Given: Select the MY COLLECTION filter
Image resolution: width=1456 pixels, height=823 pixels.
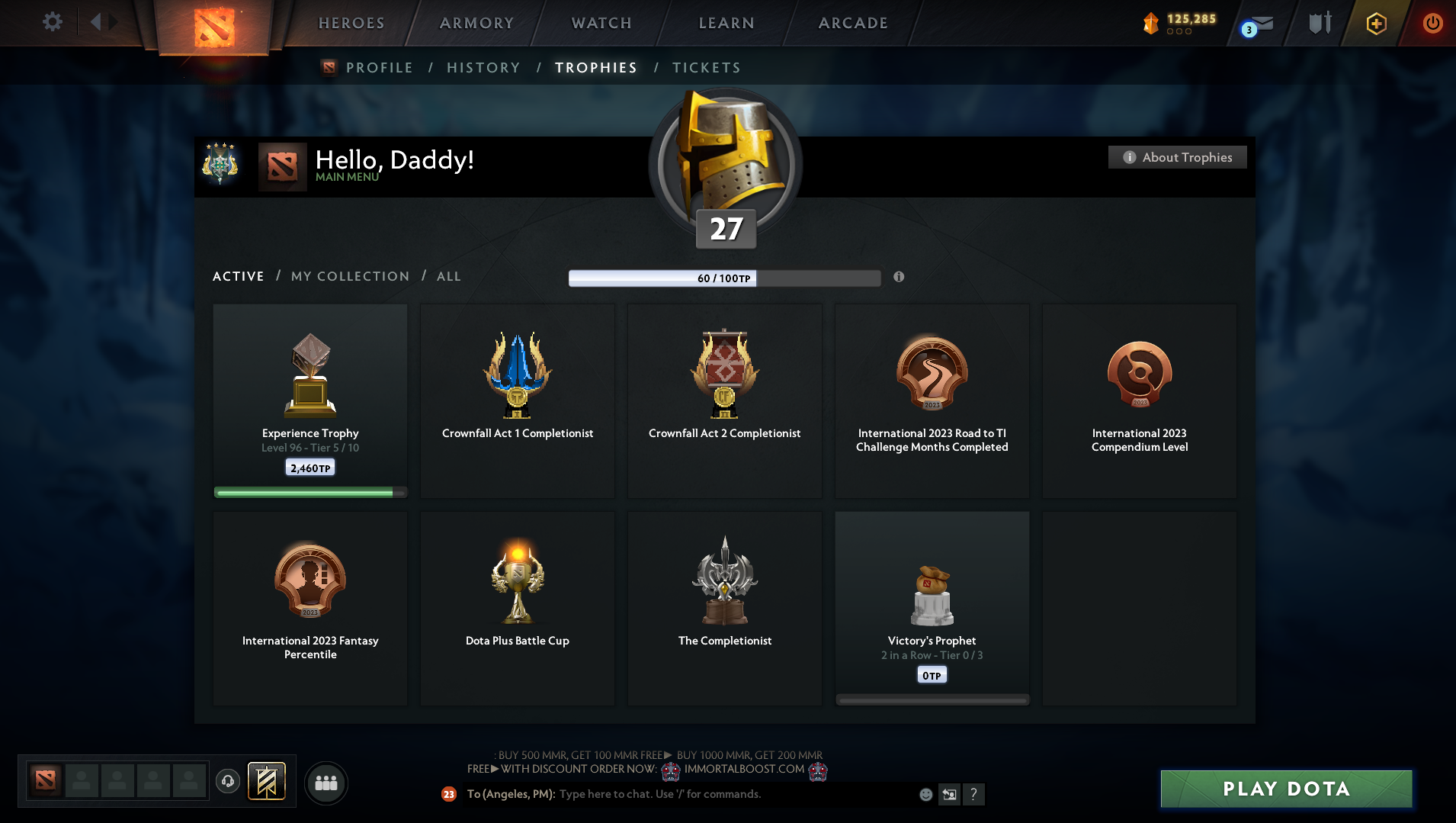Looking at the screenshot, I should pos(349,276).
